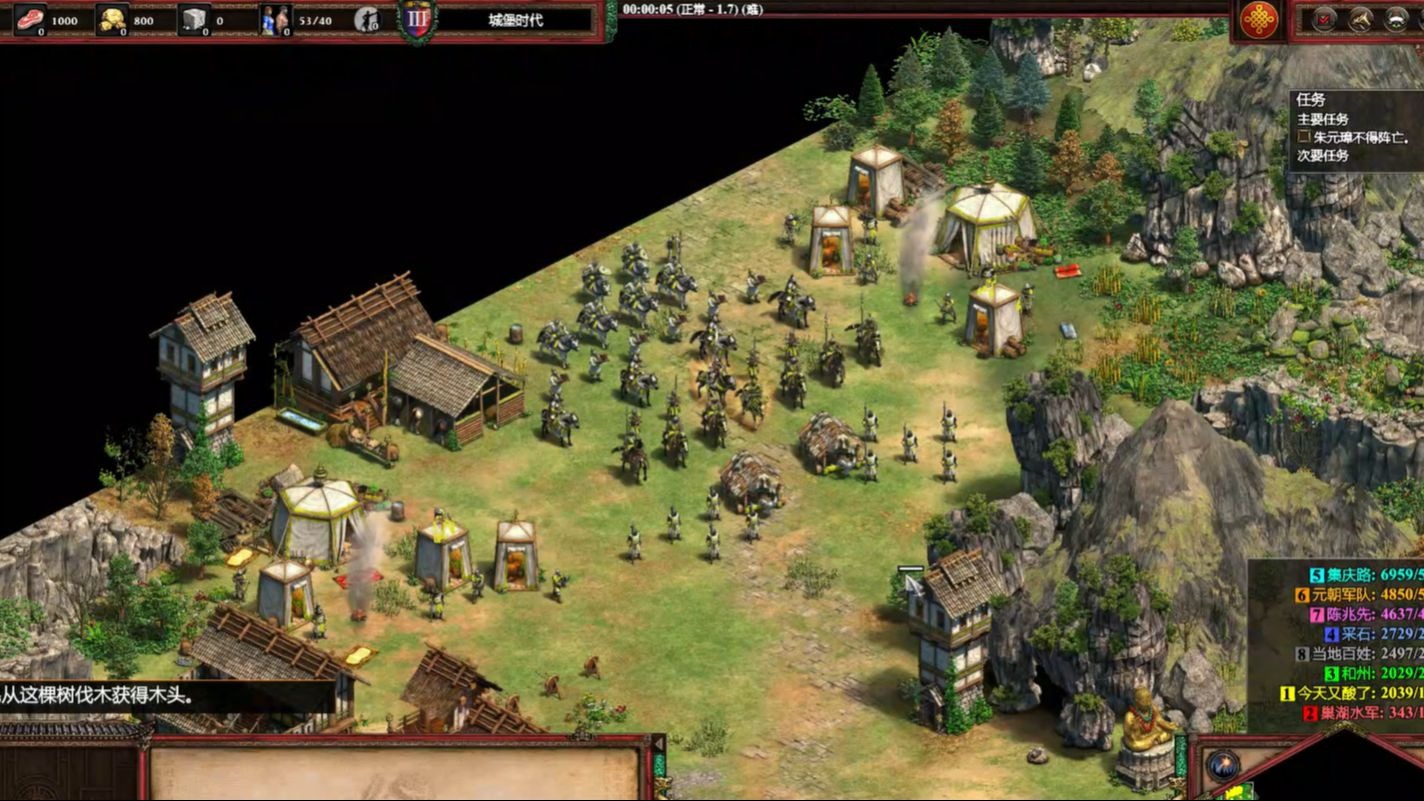Click the stone resource icon
Image resolution: width=1424 pixels, height=801 pixels.
(x=192, y=19)
